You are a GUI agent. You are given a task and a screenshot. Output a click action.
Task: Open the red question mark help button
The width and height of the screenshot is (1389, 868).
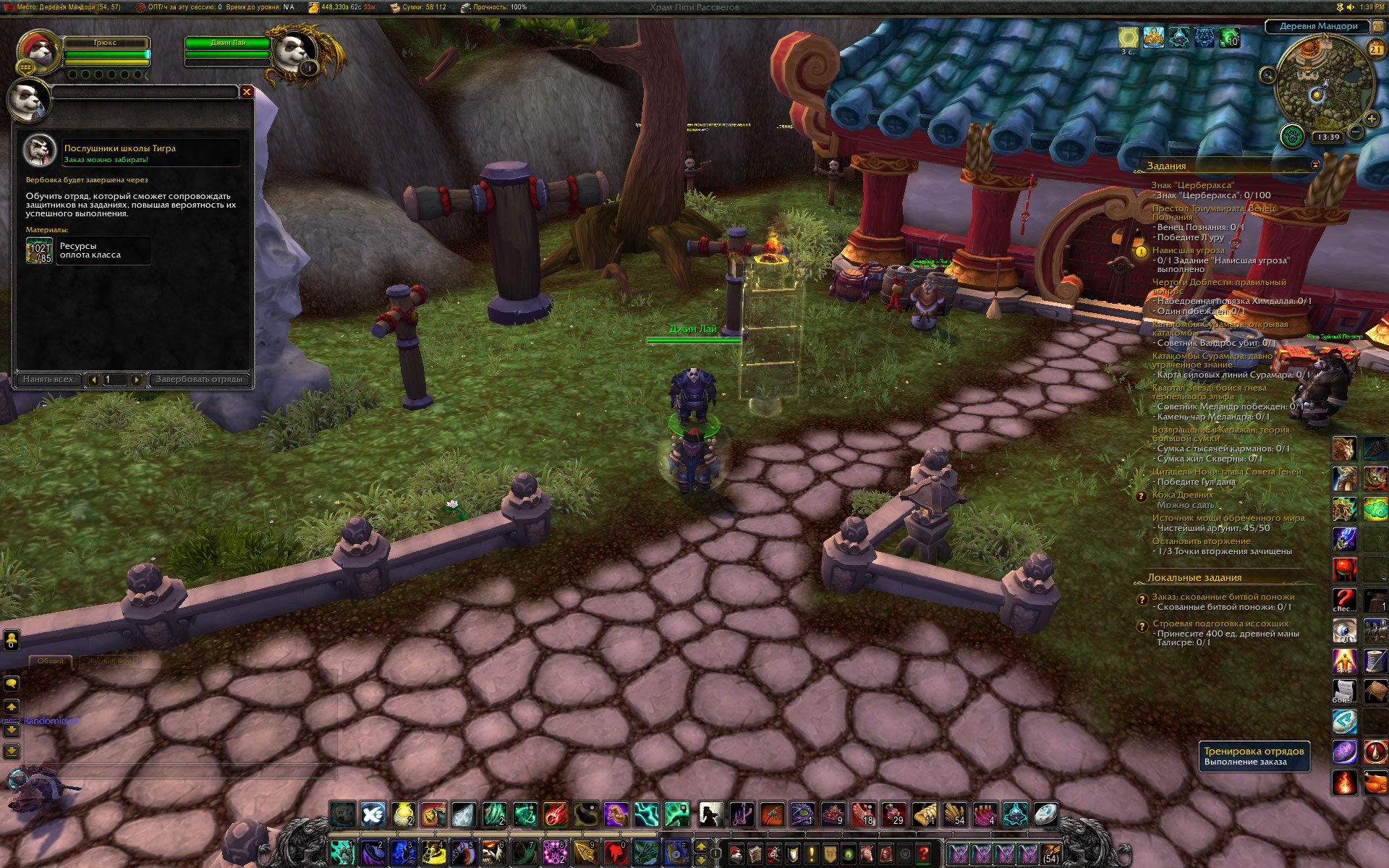pos(923,854)
